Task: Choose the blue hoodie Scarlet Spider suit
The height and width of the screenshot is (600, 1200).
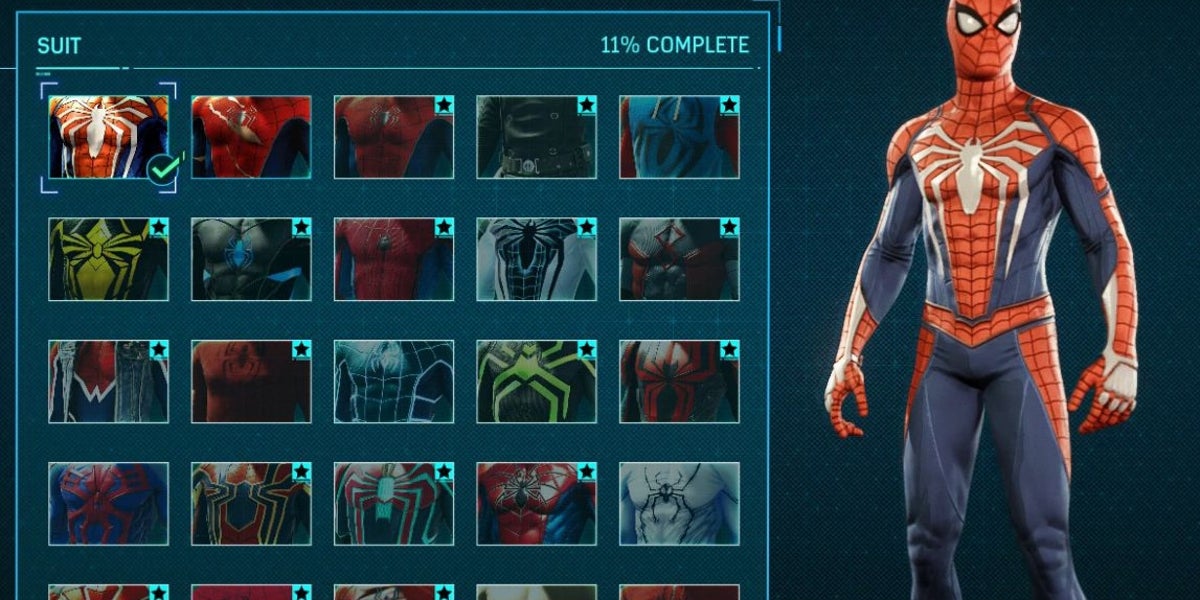Action: pos(679,137)
